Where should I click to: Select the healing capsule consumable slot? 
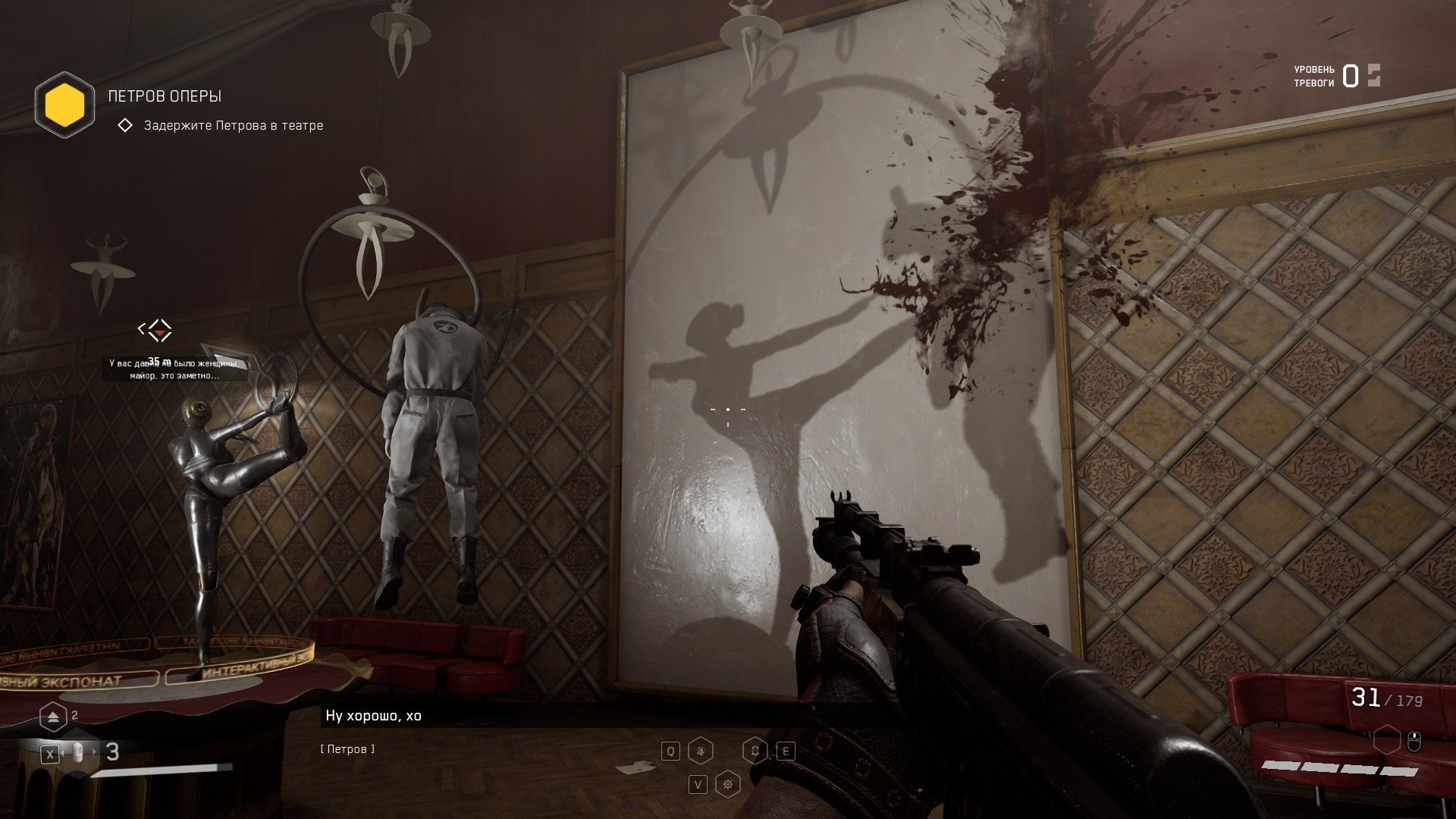pos(78,752)
